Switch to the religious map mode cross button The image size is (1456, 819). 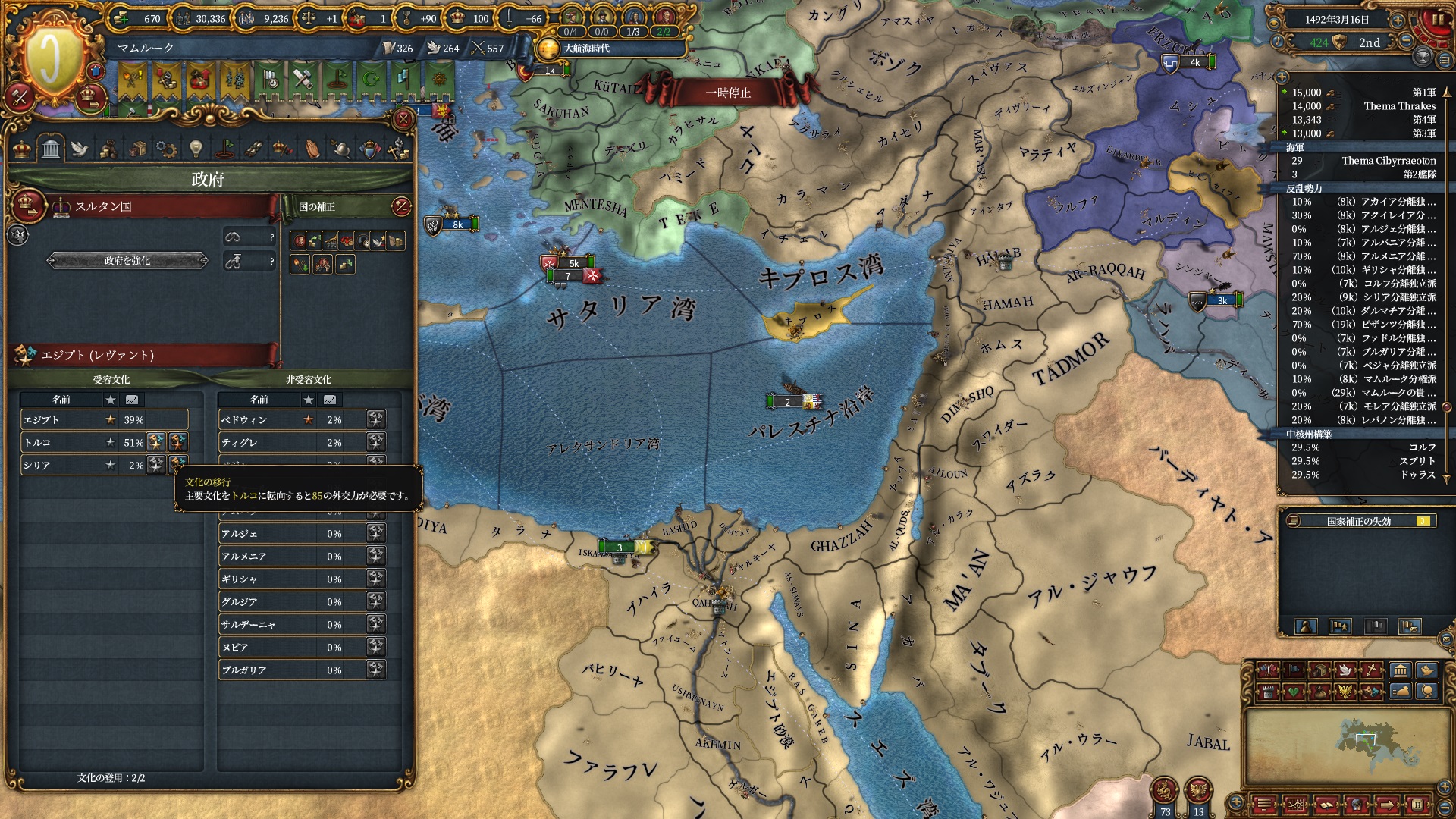point(1372,670)
